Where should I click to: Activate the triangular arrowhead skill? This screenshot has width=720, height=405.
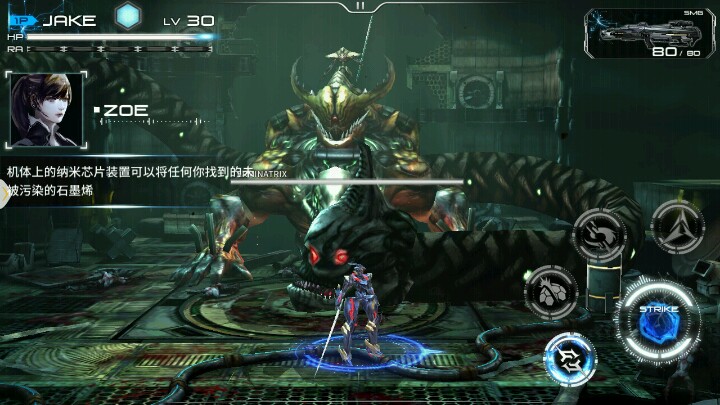coord(676,226)
